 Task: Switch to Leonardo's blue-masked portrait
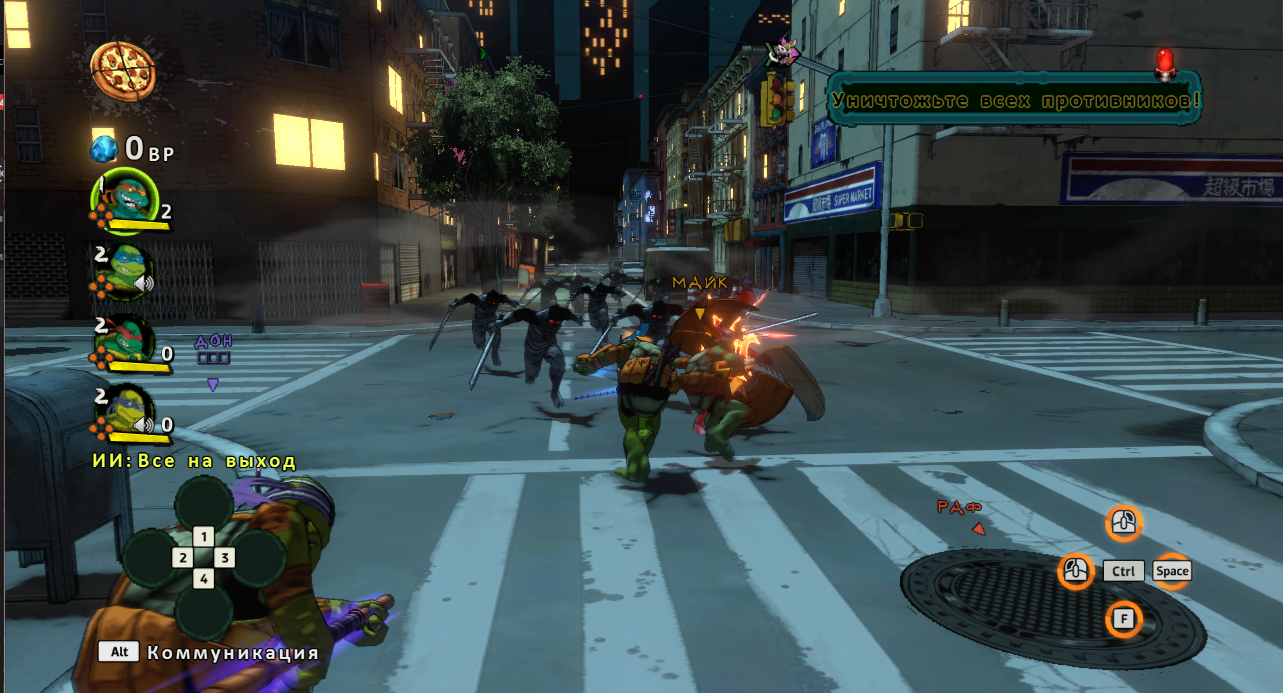(125, 272)
